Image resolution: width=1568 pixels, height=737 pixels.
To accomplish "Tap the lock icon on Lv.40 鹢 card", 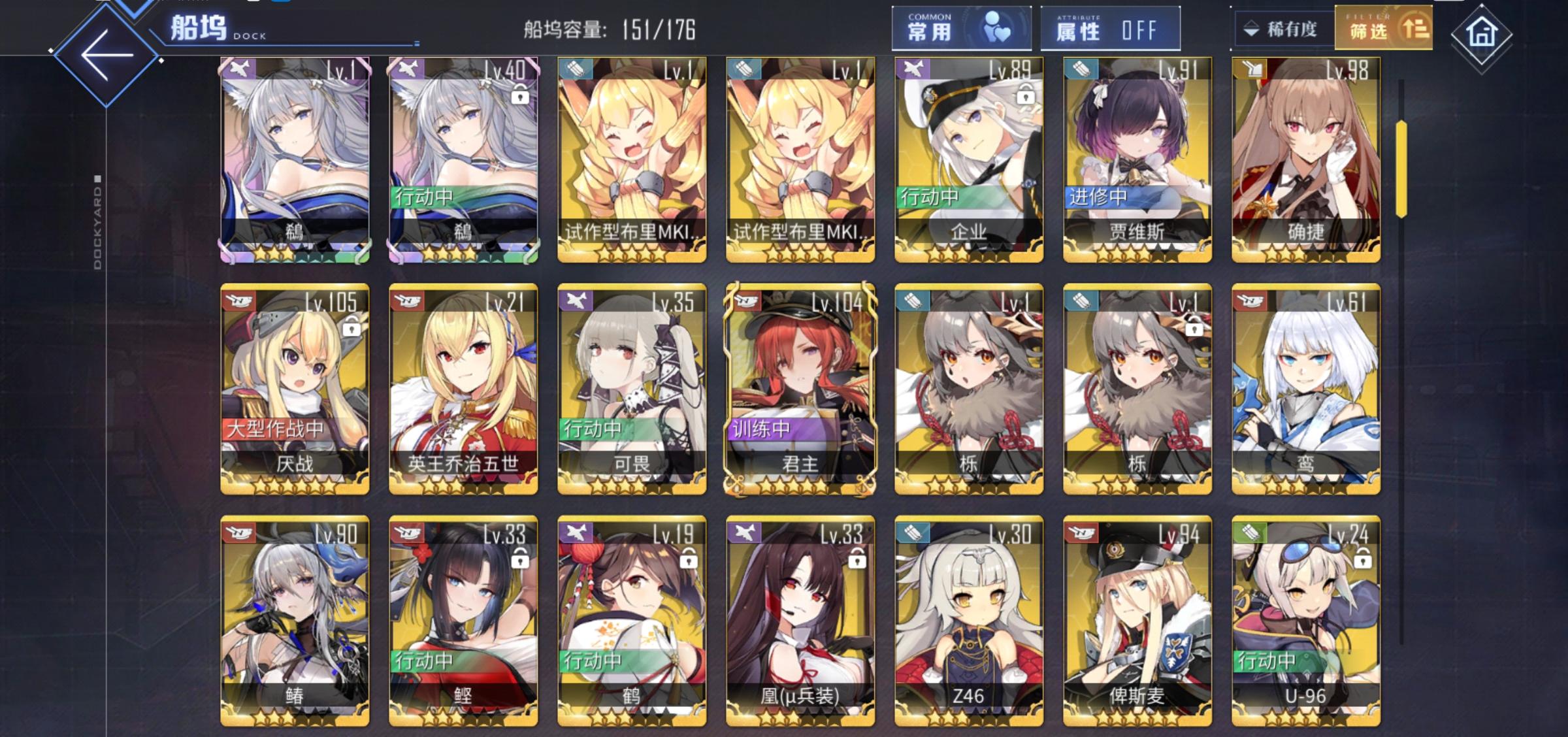I will (520, 98).
